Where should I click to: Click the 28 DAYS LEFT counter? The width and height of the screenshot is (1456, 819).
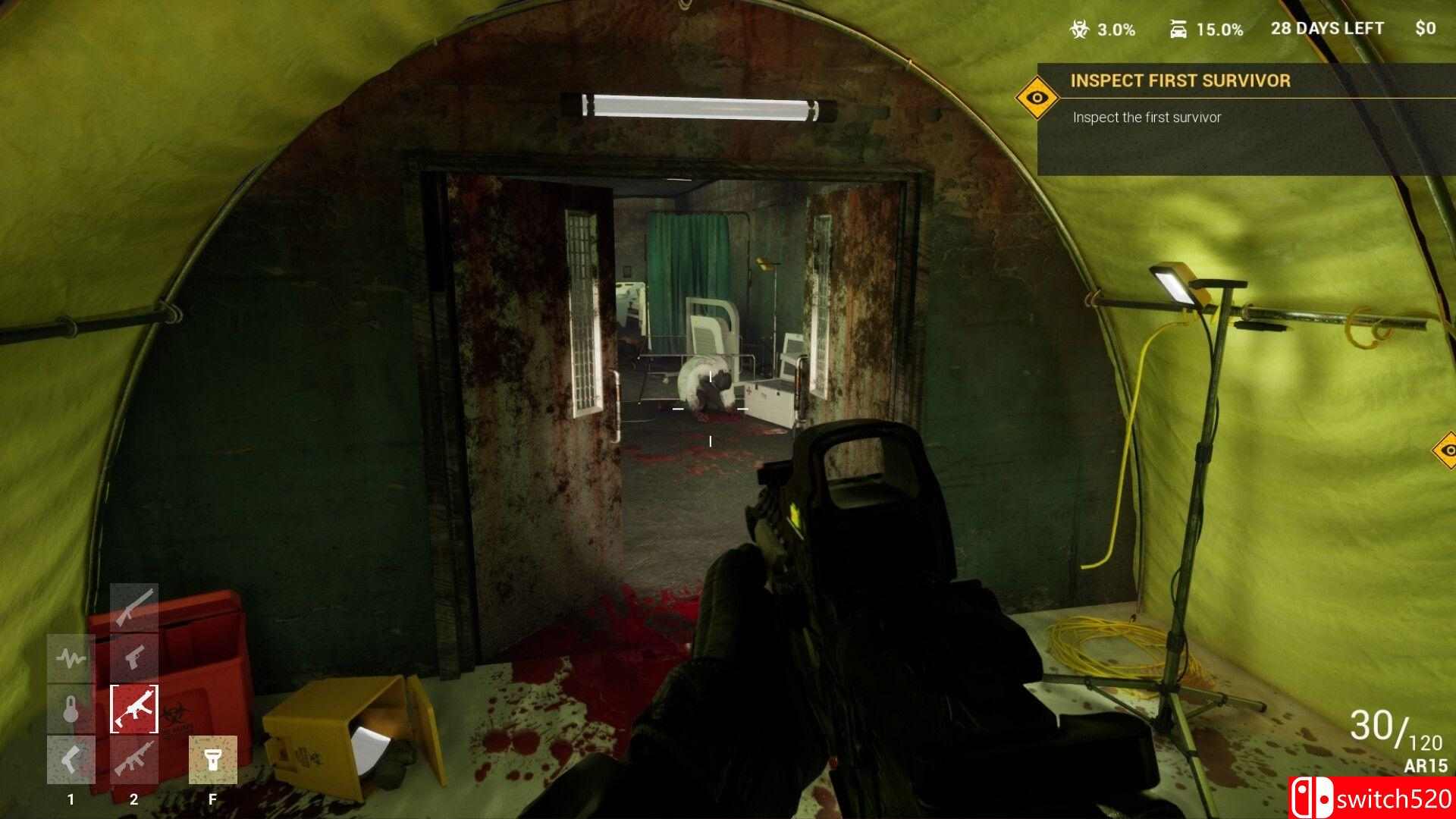tap(1328, 29)
